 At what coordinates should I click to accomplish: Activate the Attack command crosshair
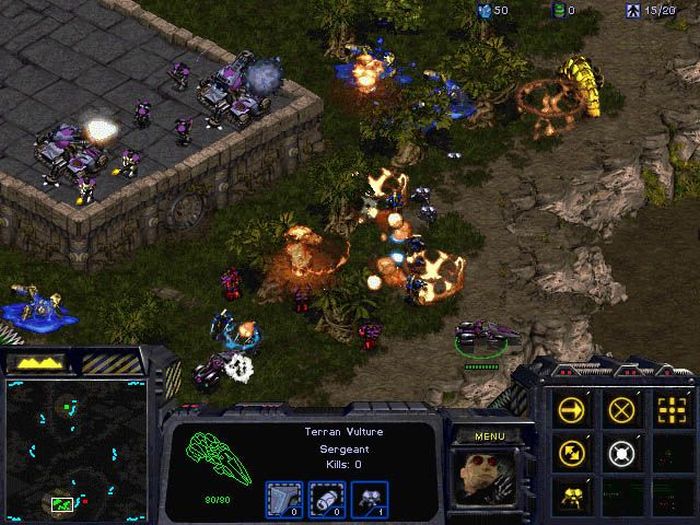(x=670, y=409)
